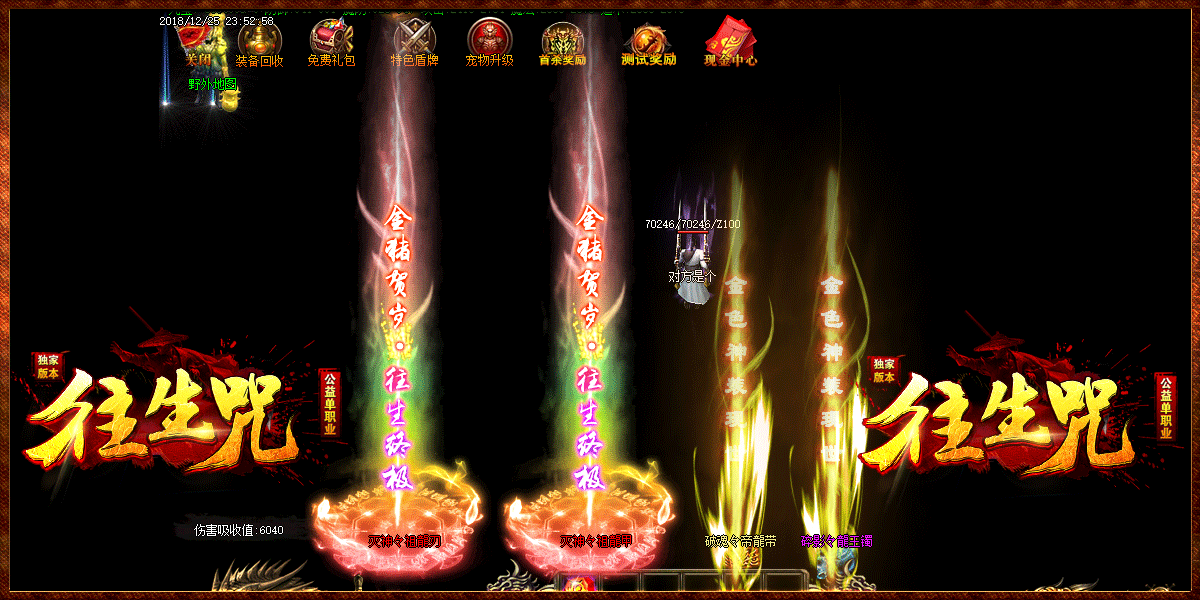Show the 首杀奖励 first-kill rewards
1200x600 pixels.
coord(562,42)
